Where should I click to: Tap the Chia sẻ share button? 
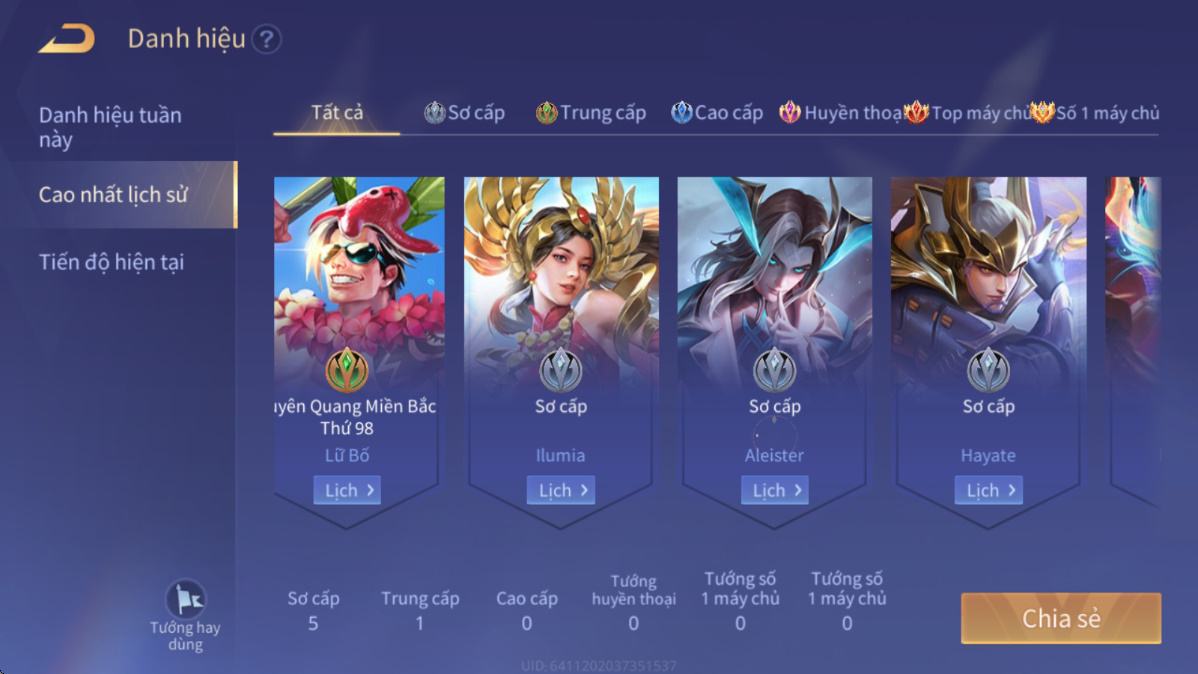coord(1061,618)
